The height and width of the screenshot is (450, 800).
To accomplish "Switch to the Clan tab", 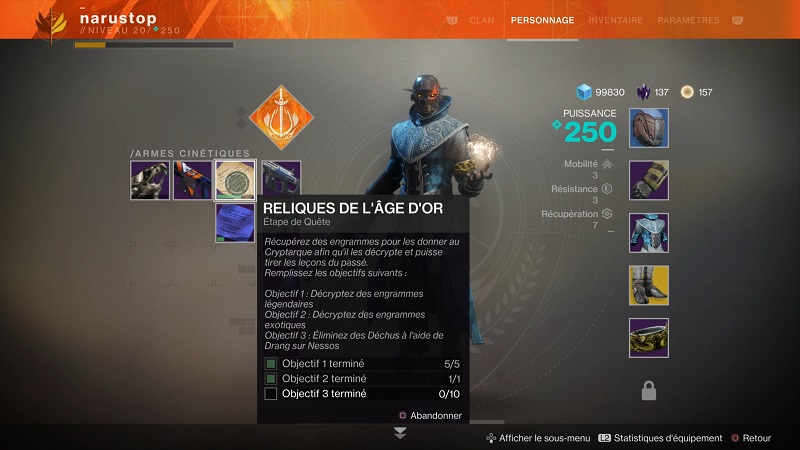I will (481, 20).
